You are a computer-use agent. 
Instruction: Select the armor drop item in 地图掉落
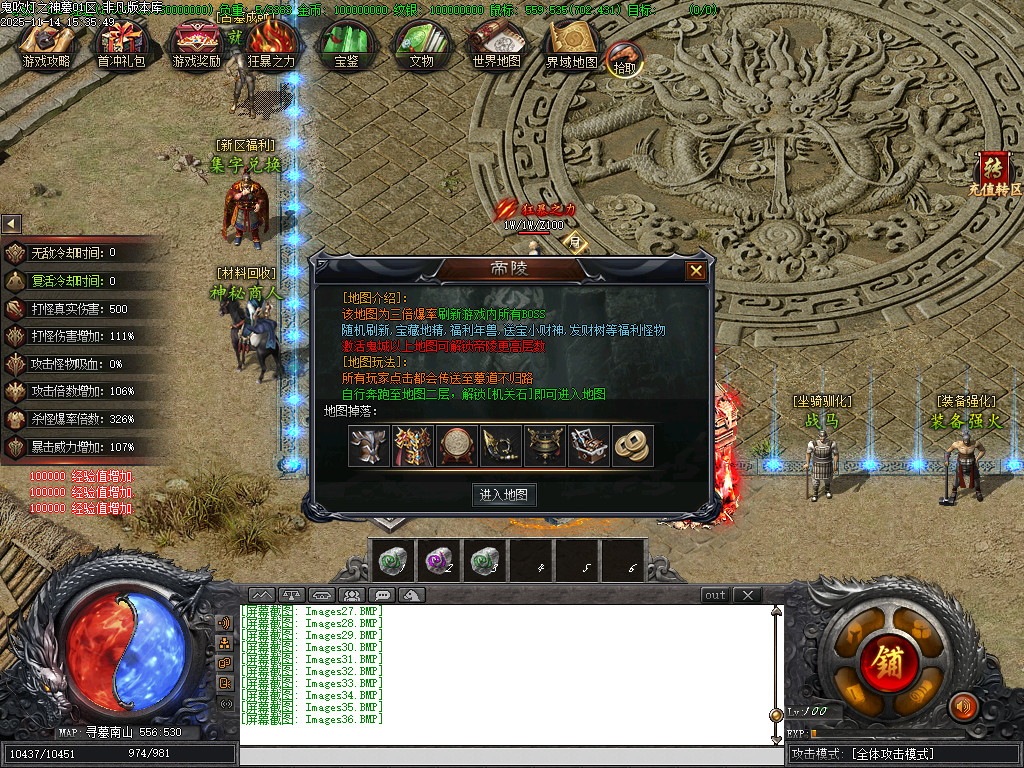pos(412,446)
